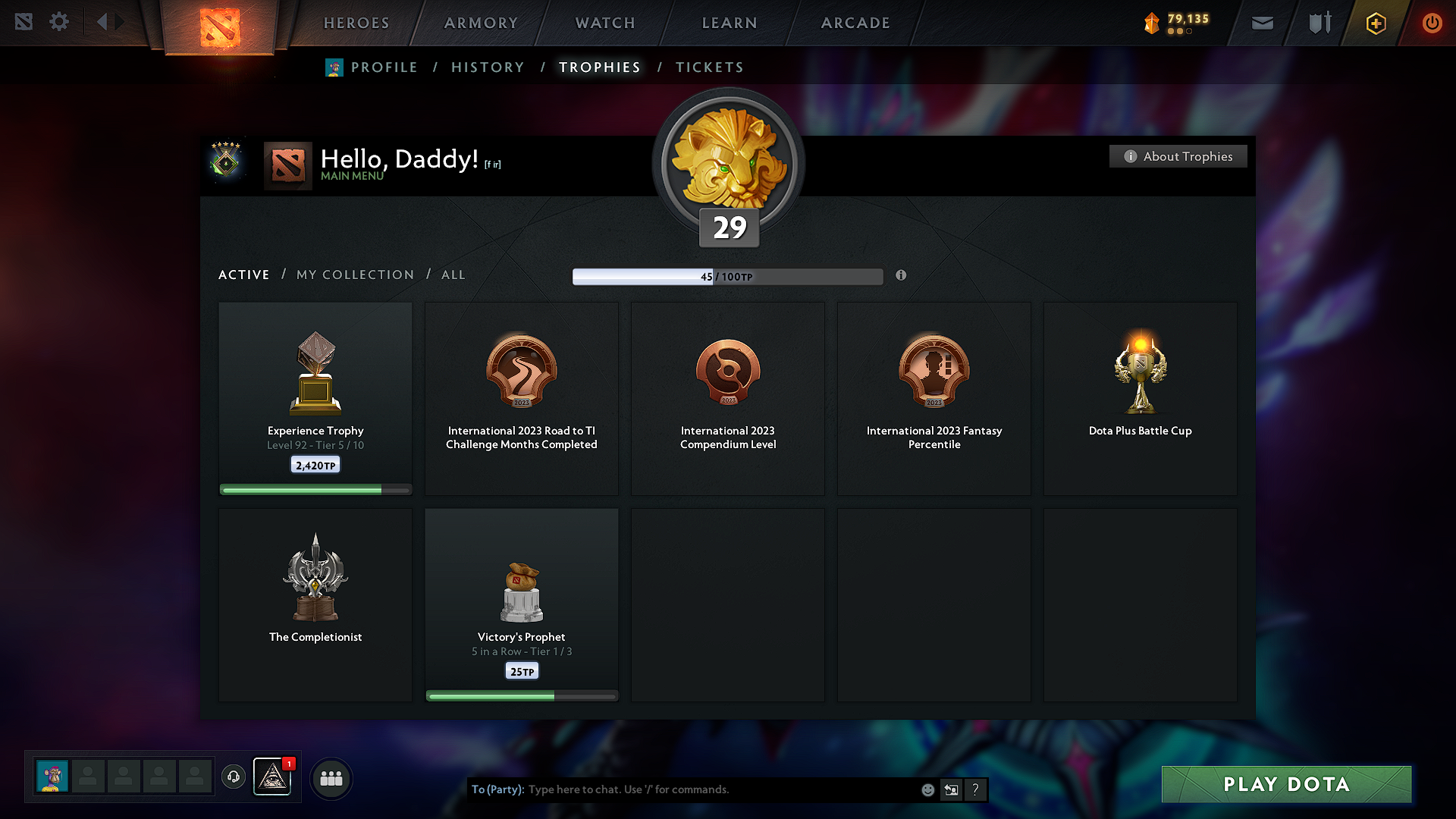Click the voice chat headset icon
1456x819 pixels.
[x=234, y=777]
